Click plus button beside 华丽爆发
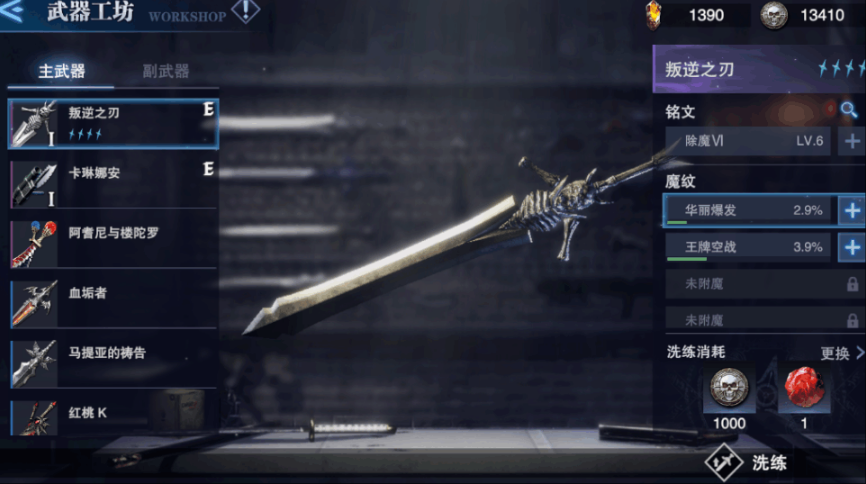This screenshot has height=484, width=866. pyautogui.click(x=852, y=211)
